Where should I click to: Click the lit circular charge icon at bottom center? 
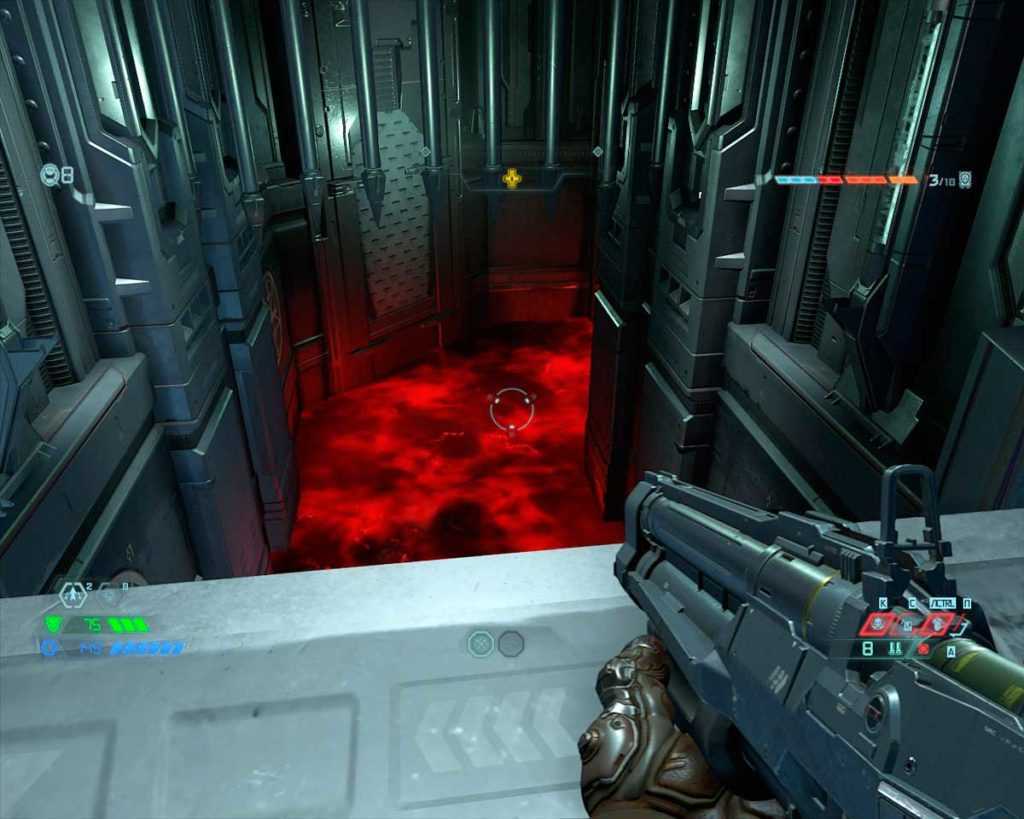(481, 644)
